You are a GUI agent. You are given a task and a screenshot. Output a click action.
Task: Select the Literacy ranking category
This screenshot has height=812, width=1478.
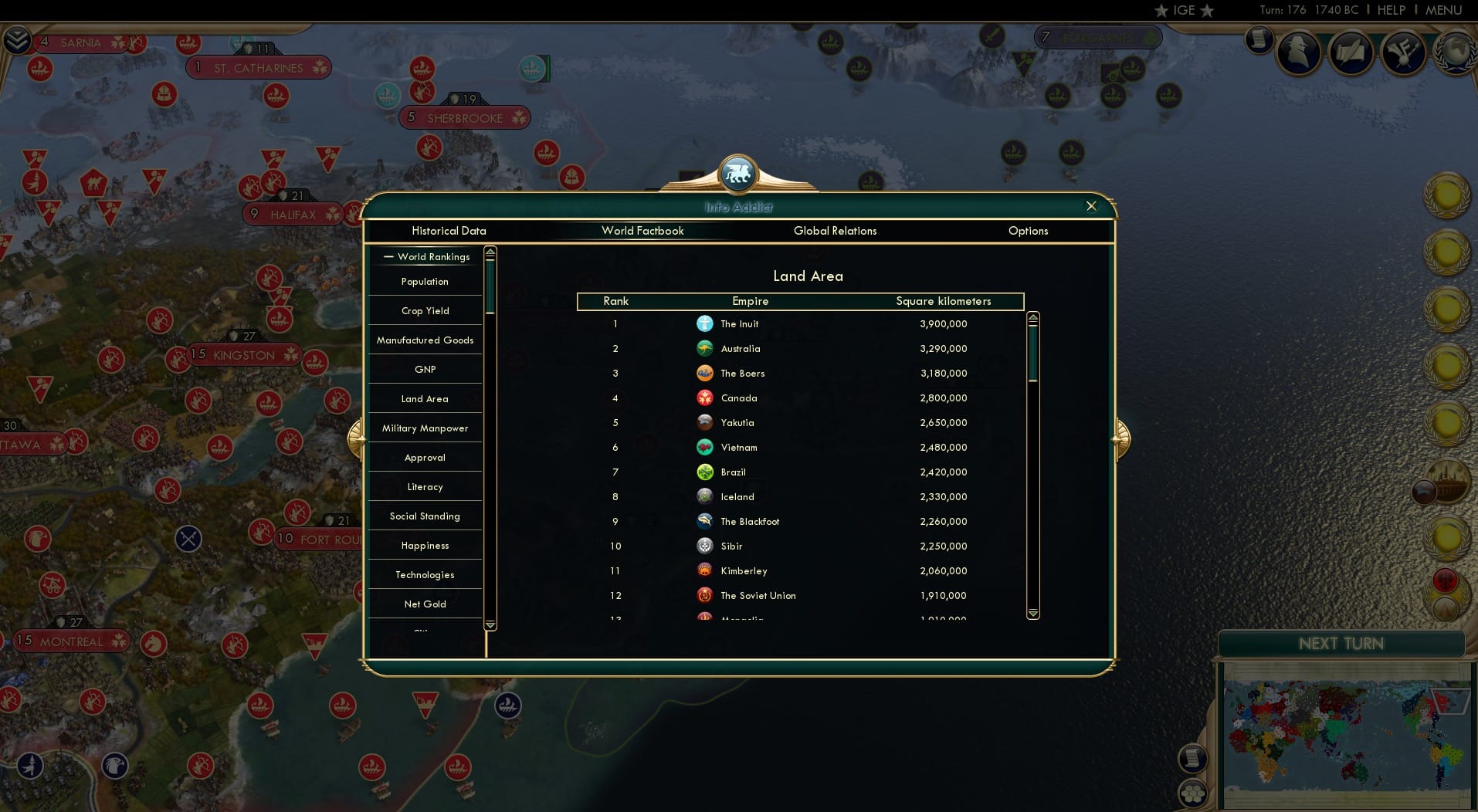click(425, 487)
